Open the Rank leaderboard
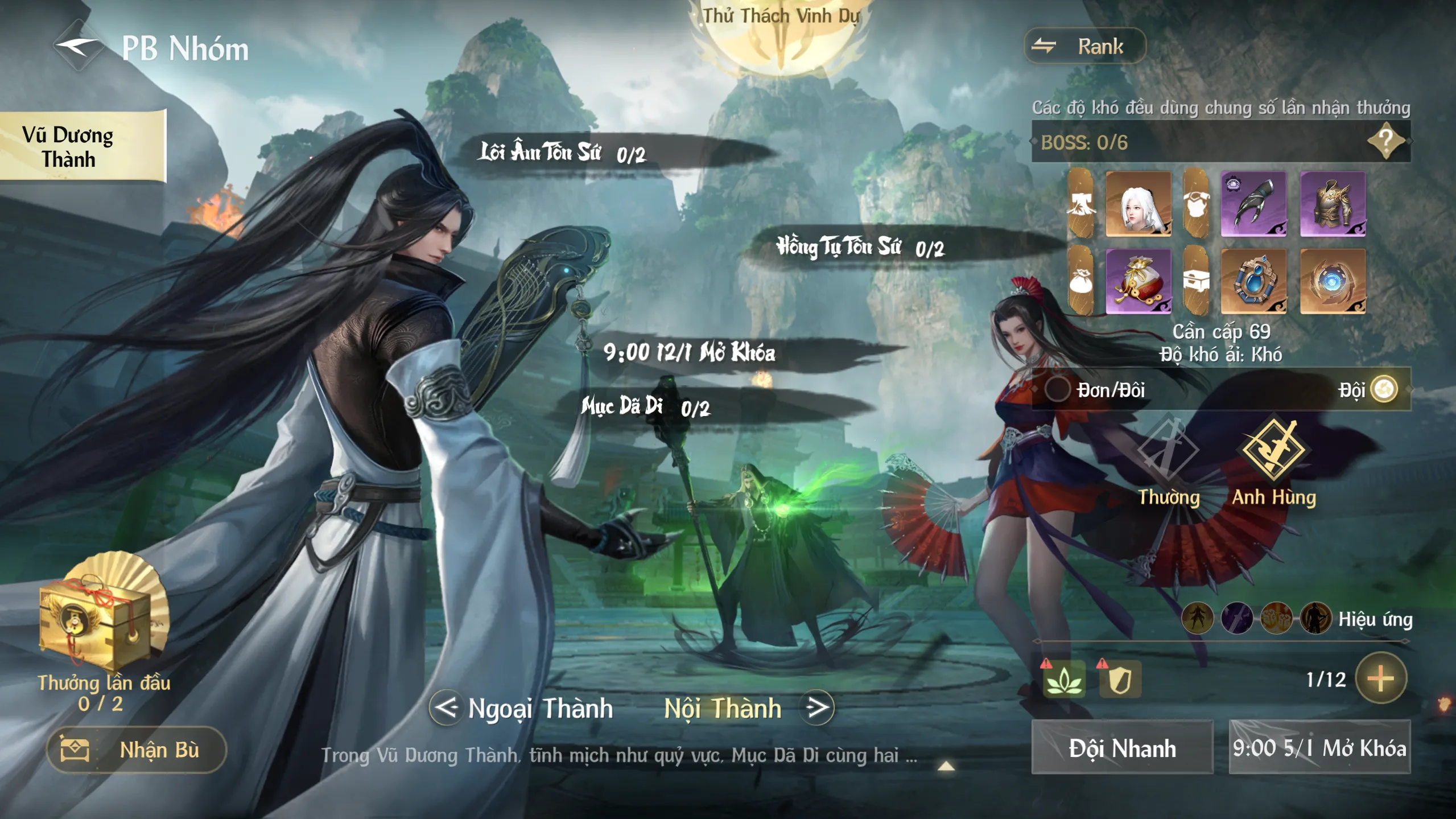Viewport: 1456px width, 819px height. 1084,46
